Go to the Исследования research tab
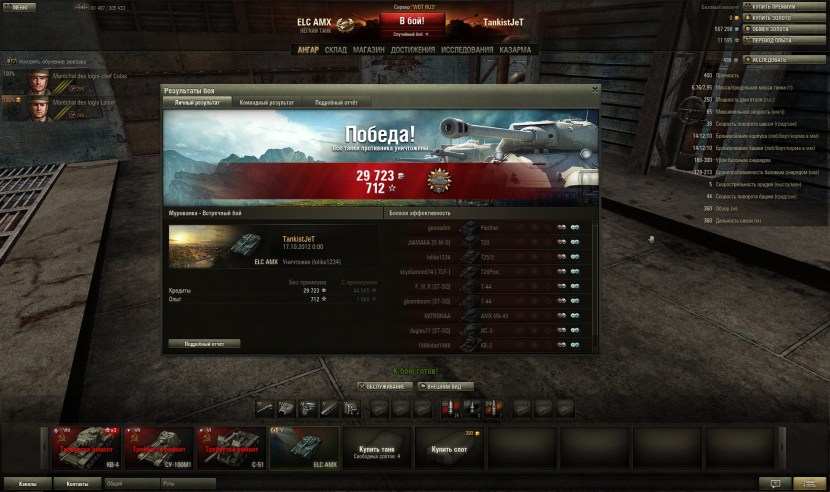Viewport: 830px width, 492px height. coord(467,49)
